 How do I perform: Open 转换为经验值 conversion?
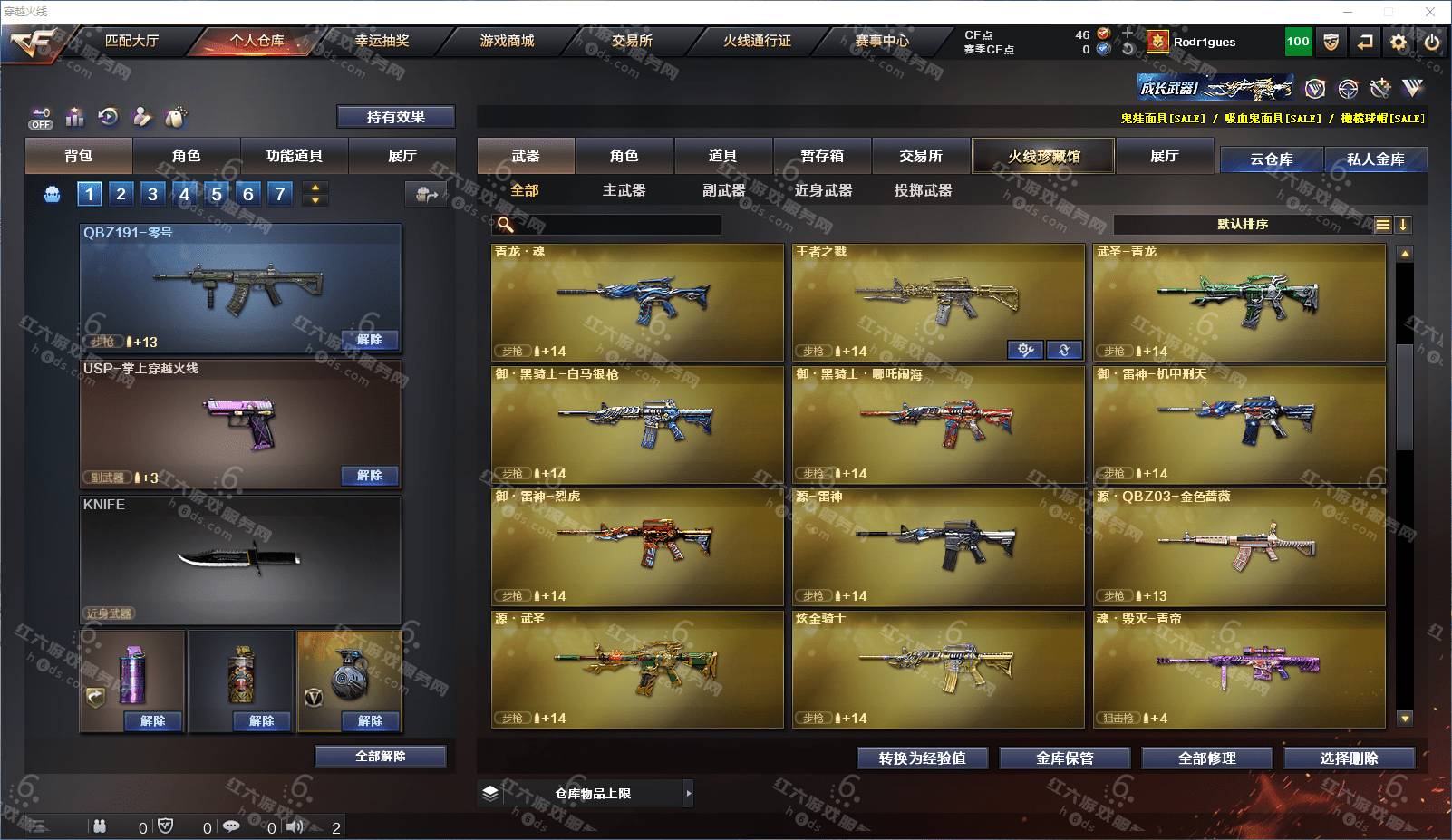pyautogui.click(x=922, y=758)
